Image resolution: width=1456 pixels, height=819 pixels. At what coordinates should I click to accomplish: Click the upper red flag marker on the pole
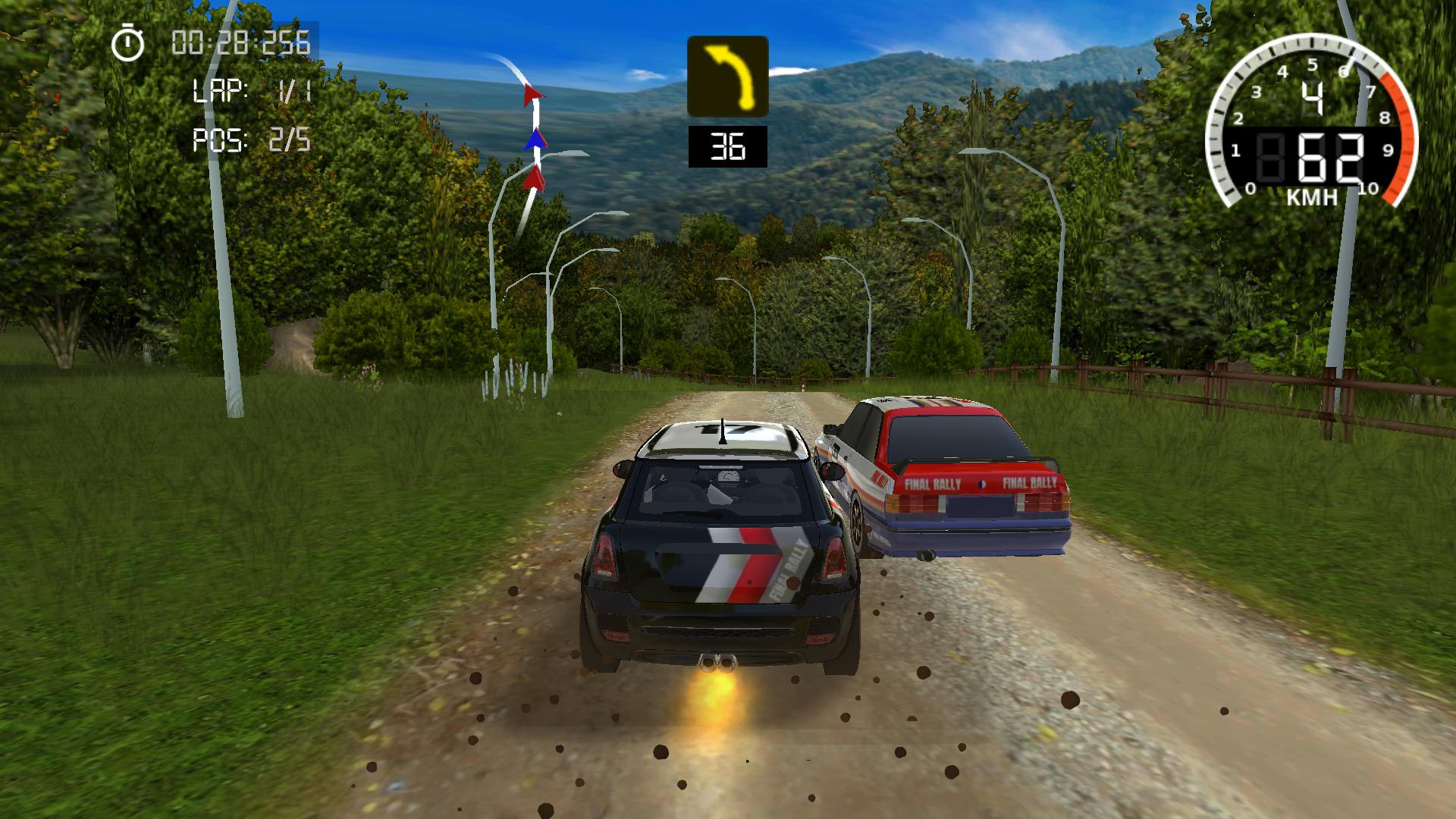[533, 93]
